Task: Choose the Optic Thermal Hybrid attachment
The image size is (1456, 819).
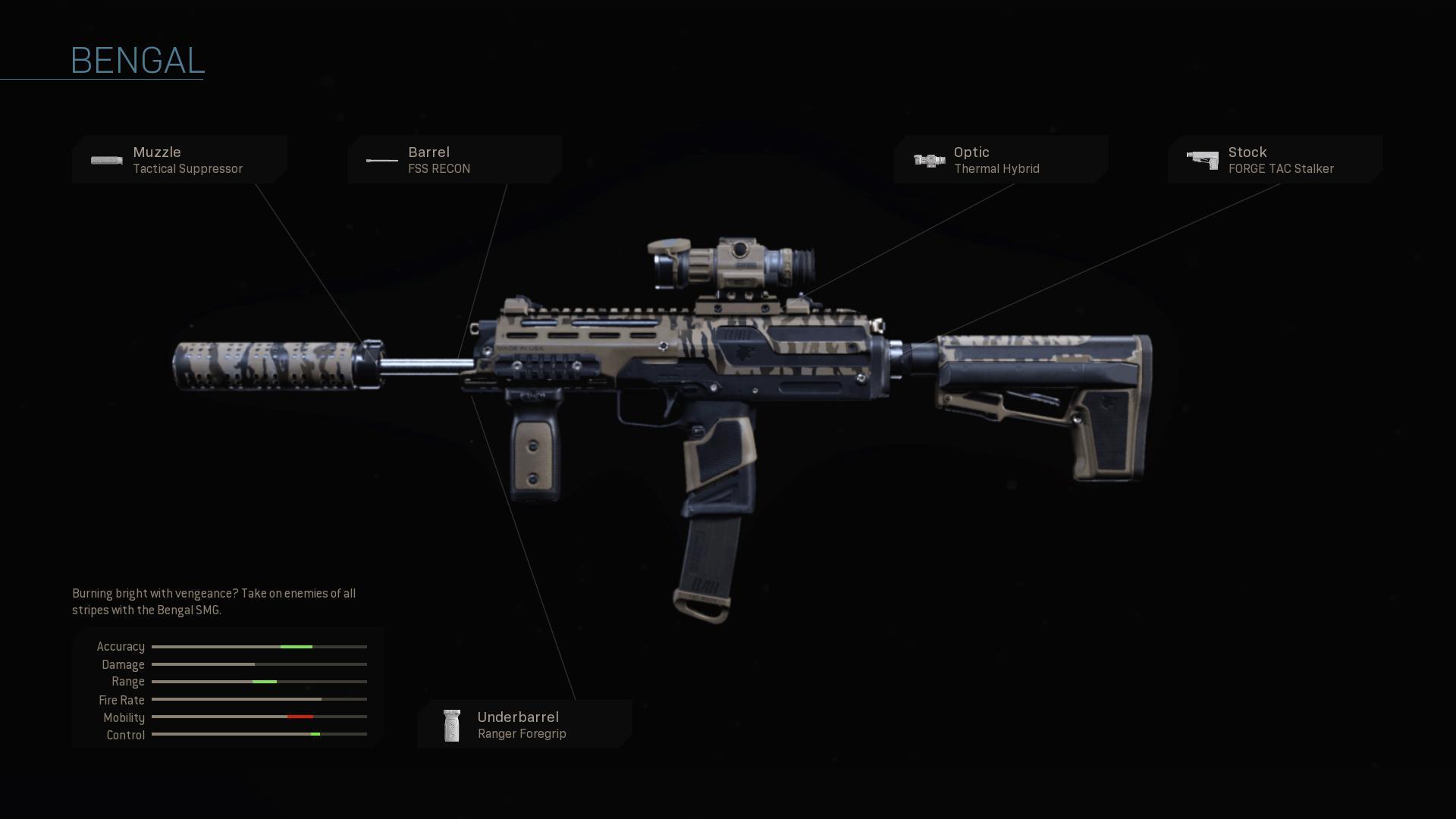Action: click(x=1000, y=160)
